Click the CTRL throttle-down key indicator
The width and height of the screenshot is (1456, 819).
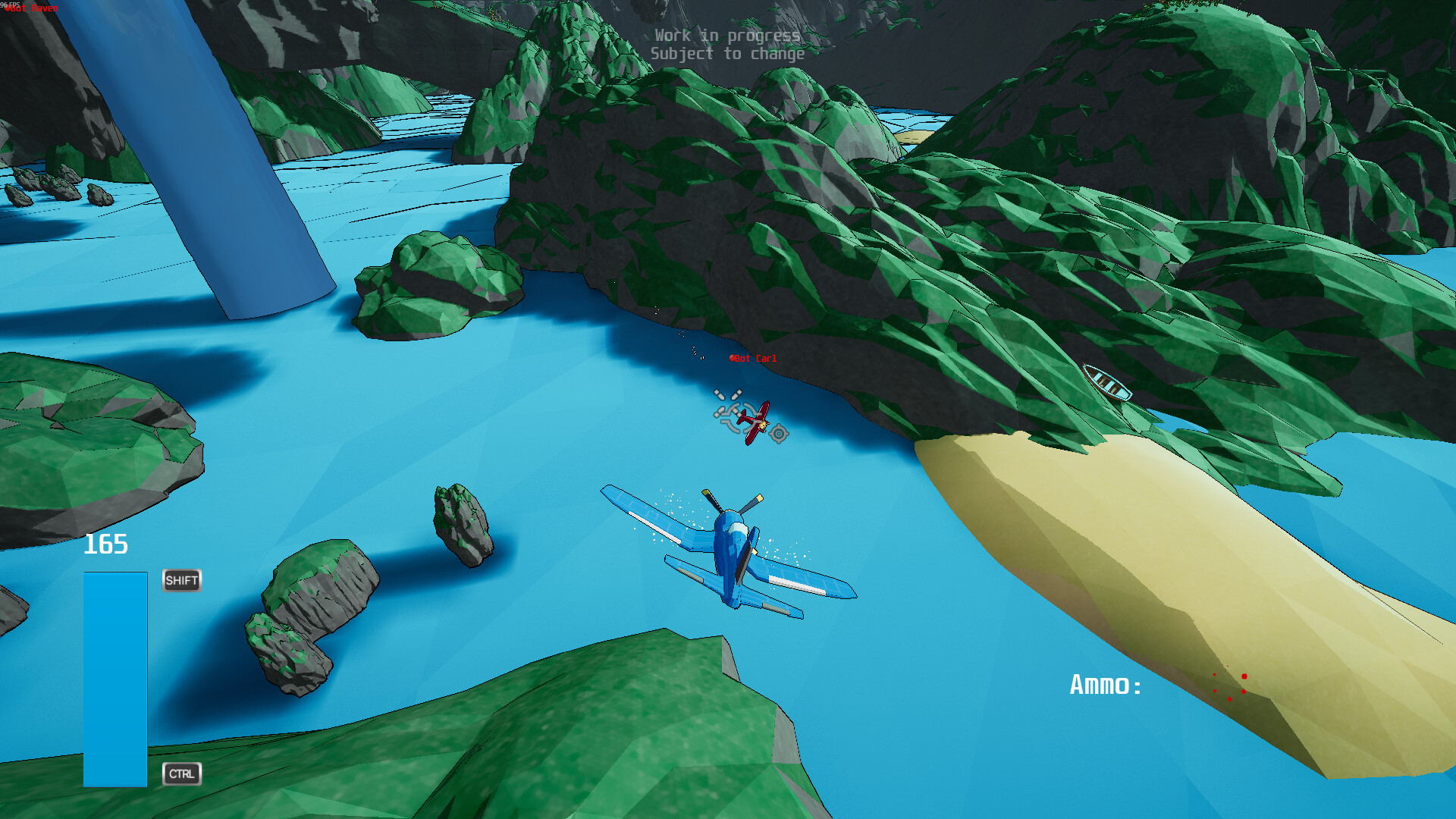(181, 774)
